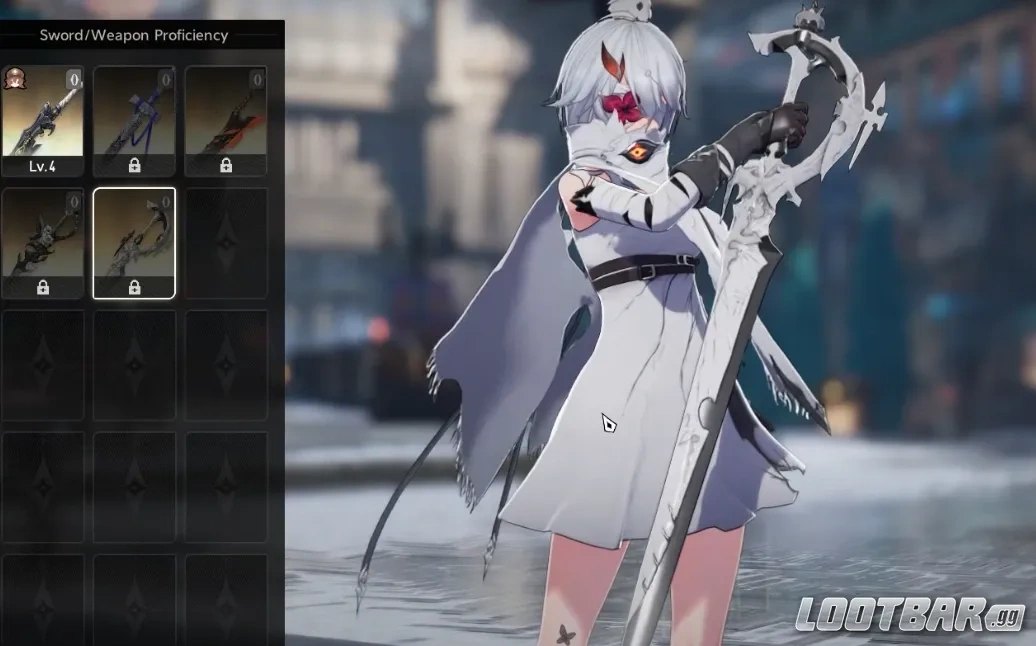Choose the locked sword with blue ribbon
This screenshot has width=1036, height=646.
coord(134,121)
